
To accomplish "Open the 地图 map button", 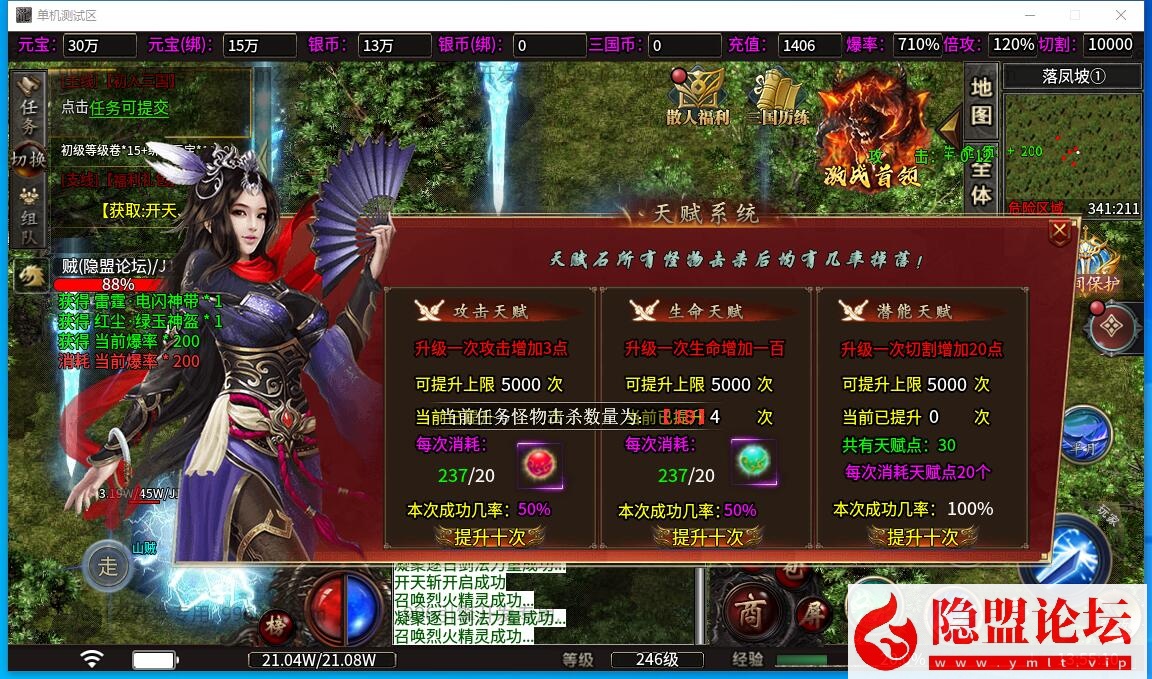I will click(981, 101).
